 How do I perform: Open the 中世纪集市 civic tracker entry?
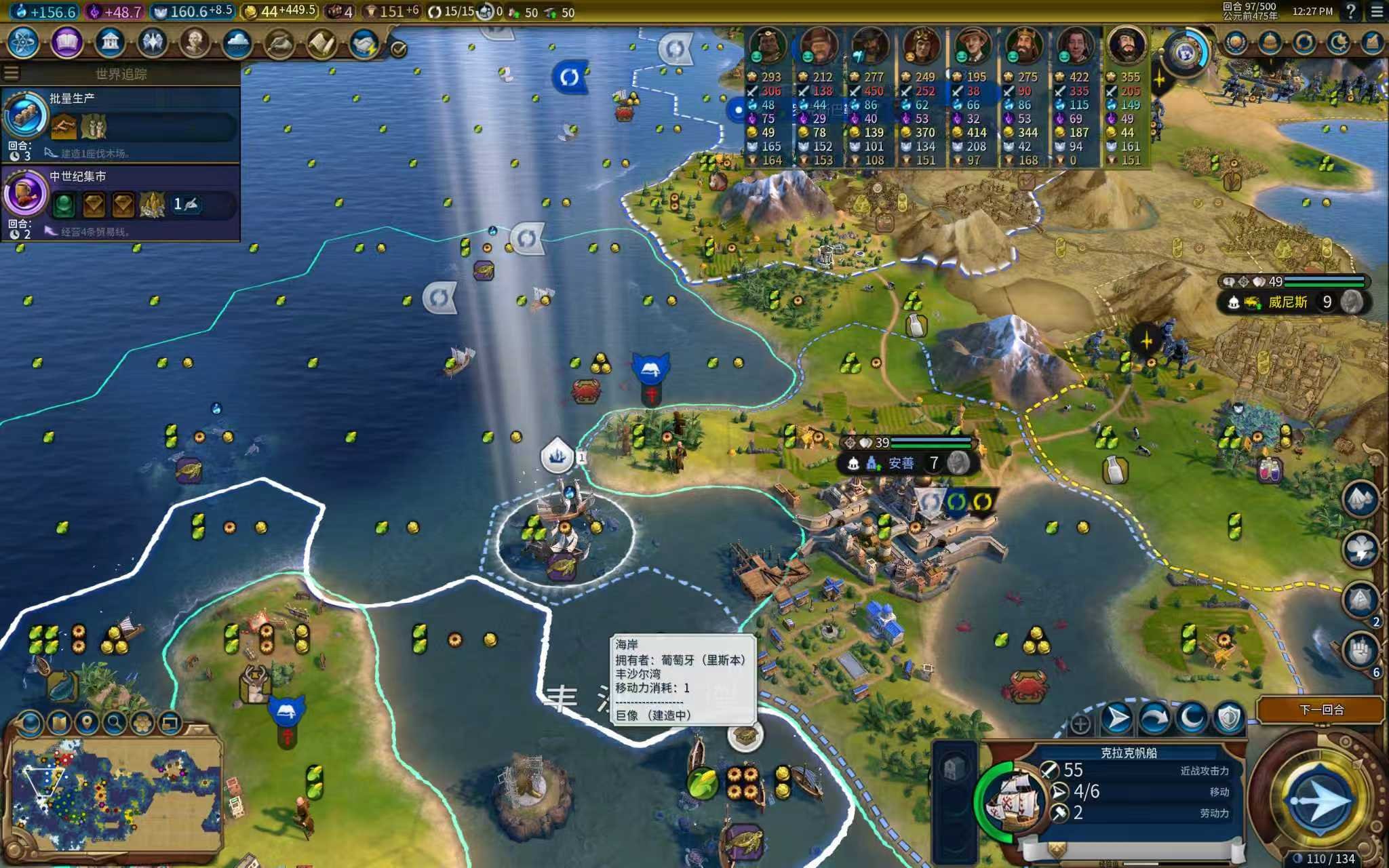(x=121, y=202)
